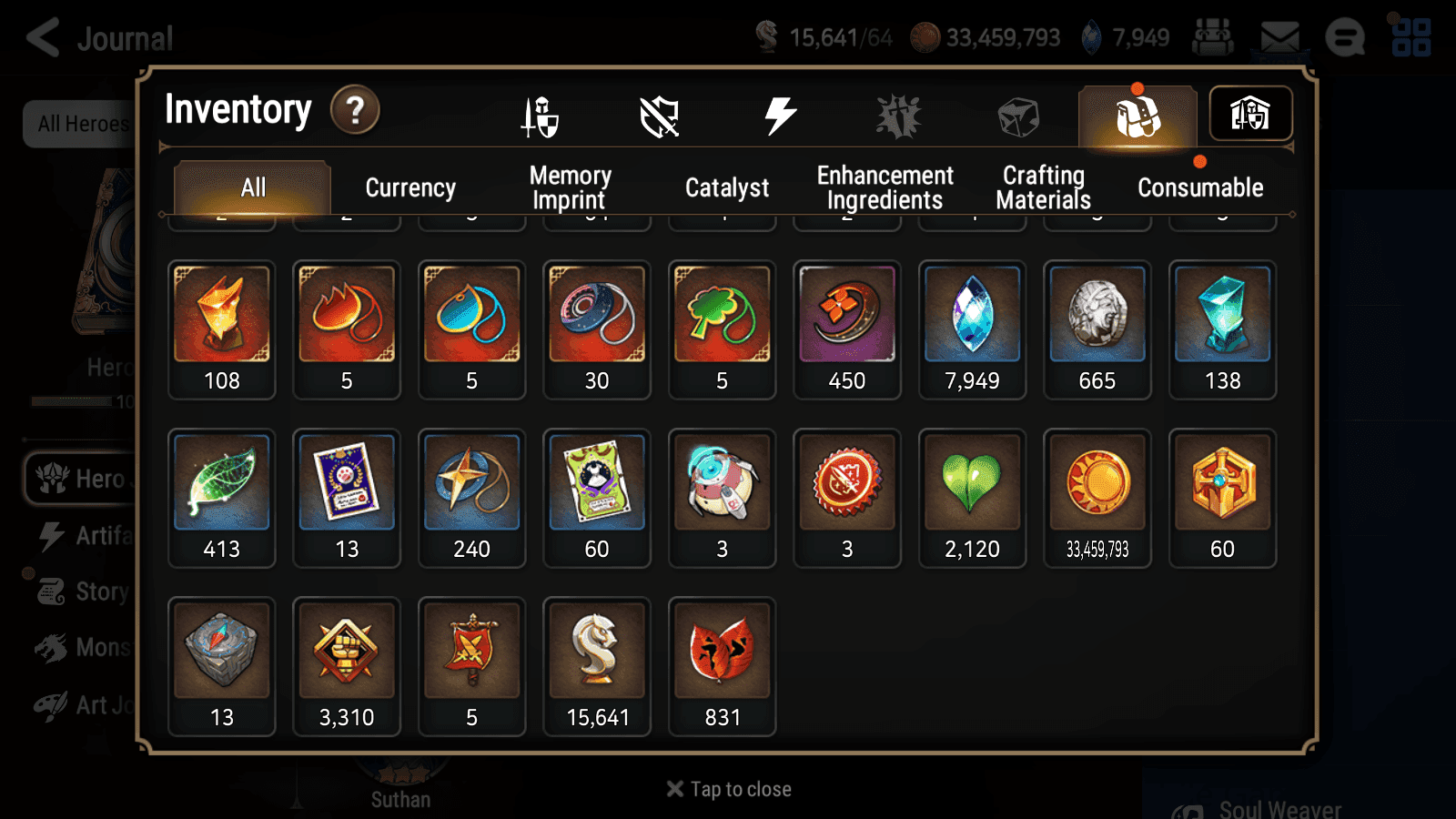
Task: Click the Inventory help question mark
Action: pos(355,109)
